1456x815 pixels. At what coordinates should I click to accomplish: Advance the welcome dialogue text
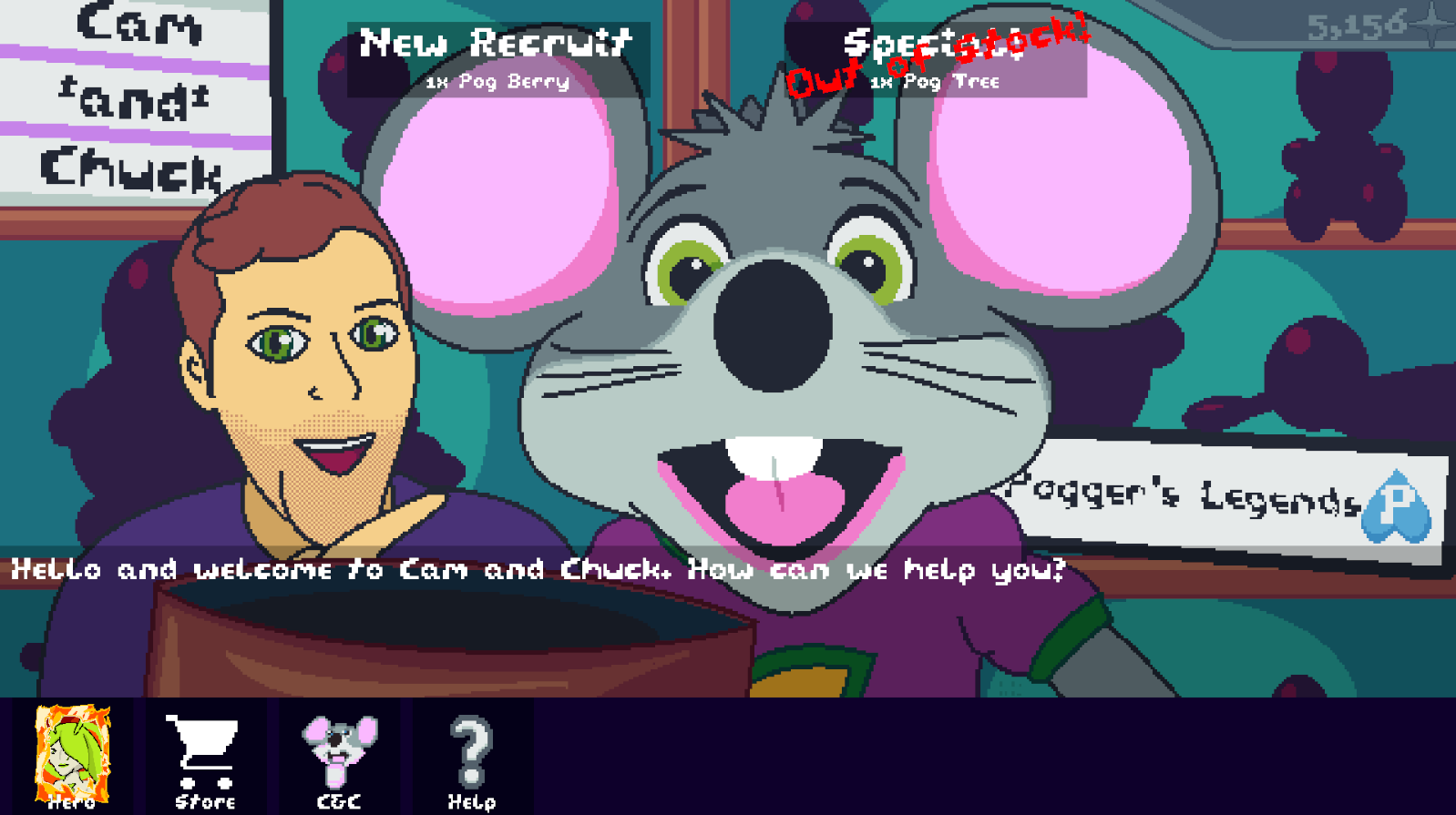pyautogui.click(x=538, y=569)
